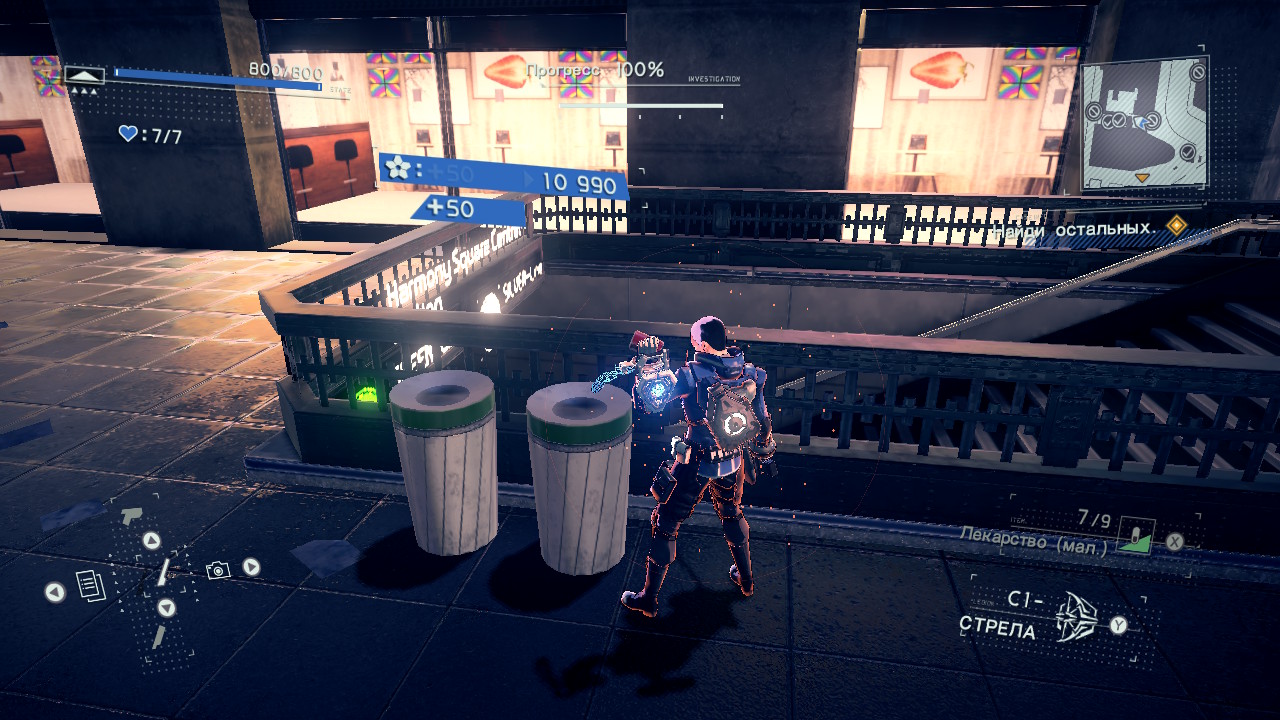The width and height of the screenshot is (1280, 720).
Task: Select the C1-Стрела legion emblem
Action: pyautogui.click(x=1077, y=615)
